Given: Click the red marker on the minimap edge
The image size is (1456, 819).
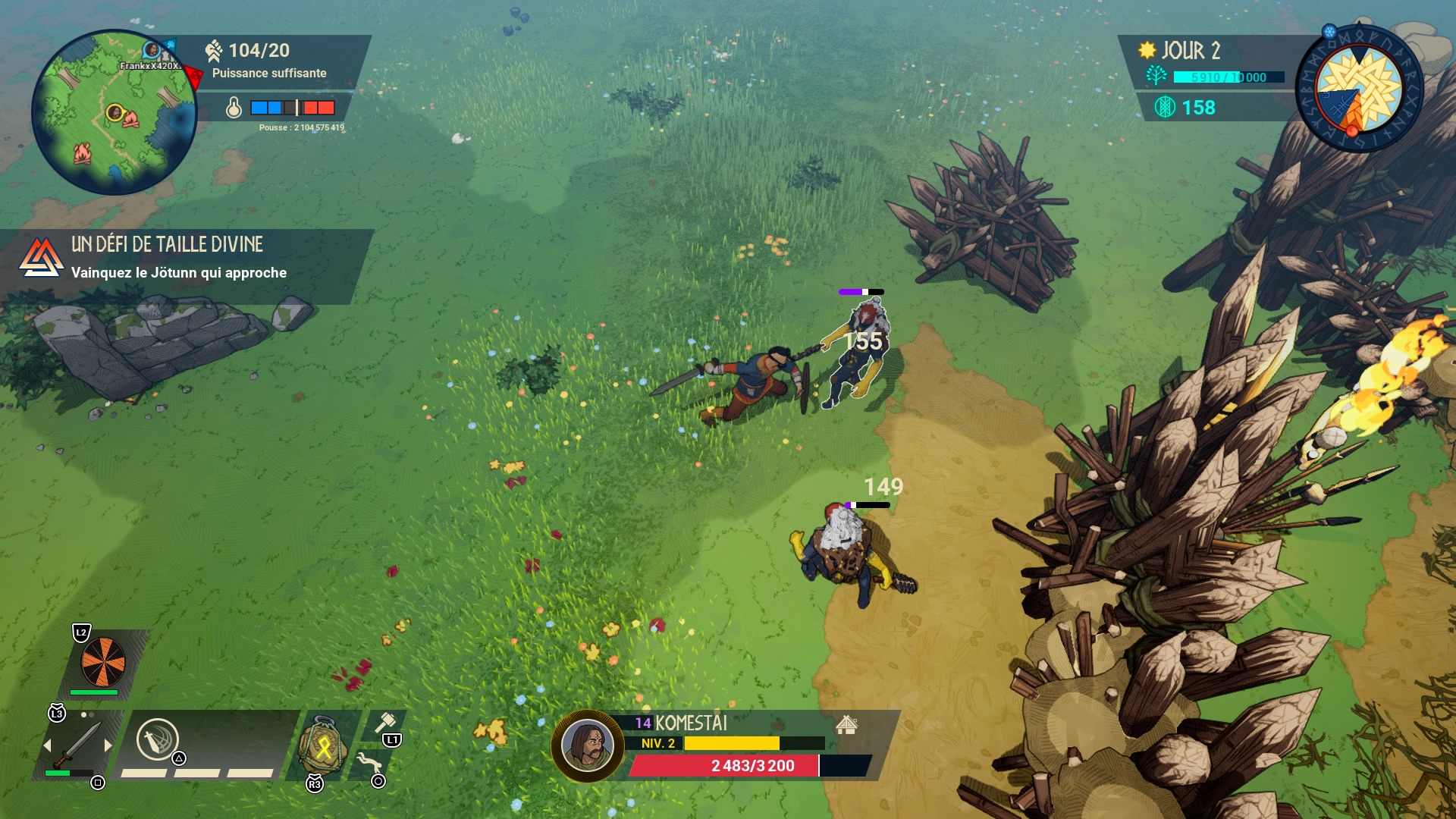Looking at the screenshot, I should click(x=193, y=77).
